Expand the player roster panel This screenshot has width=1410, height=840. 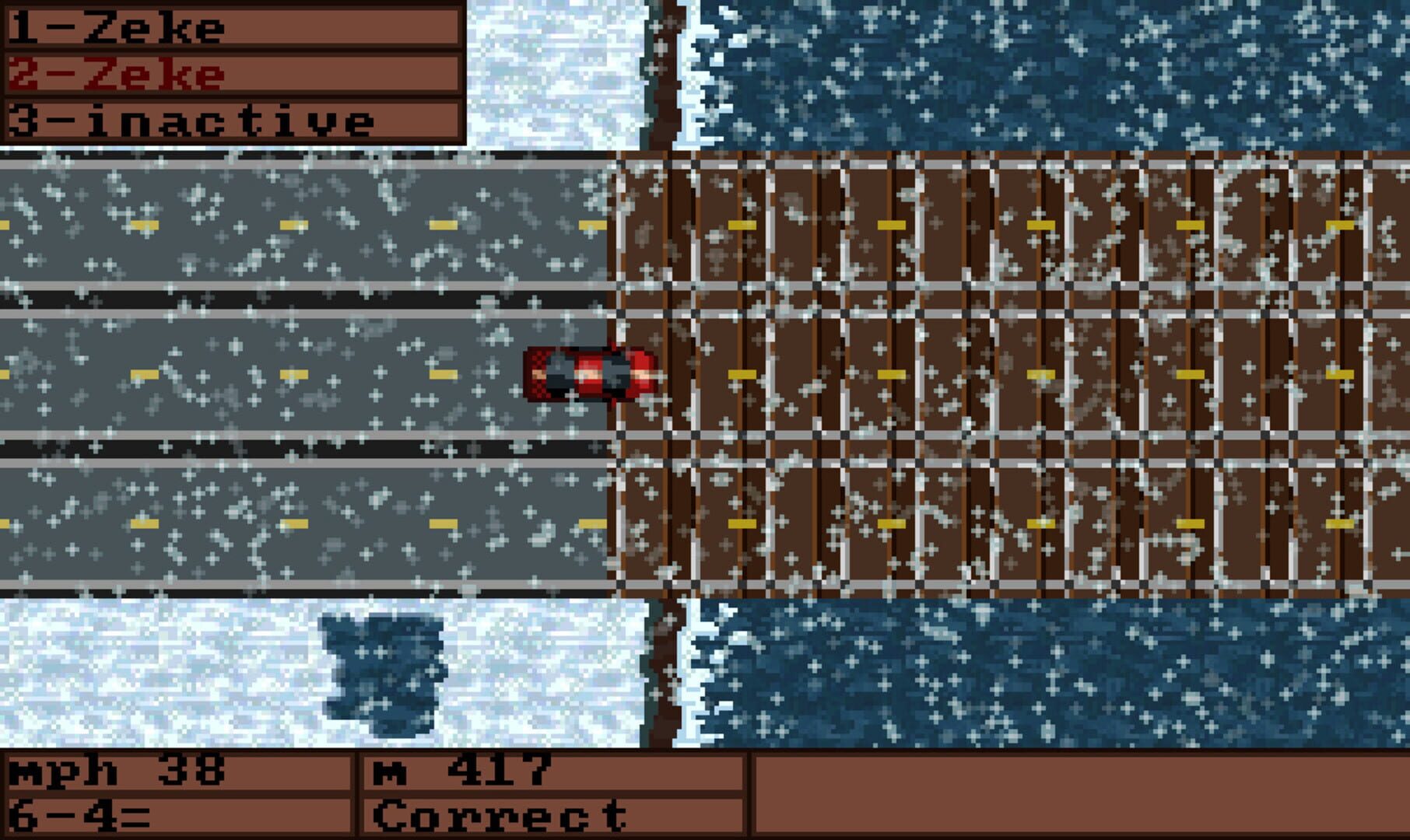[x=233, y=70]
